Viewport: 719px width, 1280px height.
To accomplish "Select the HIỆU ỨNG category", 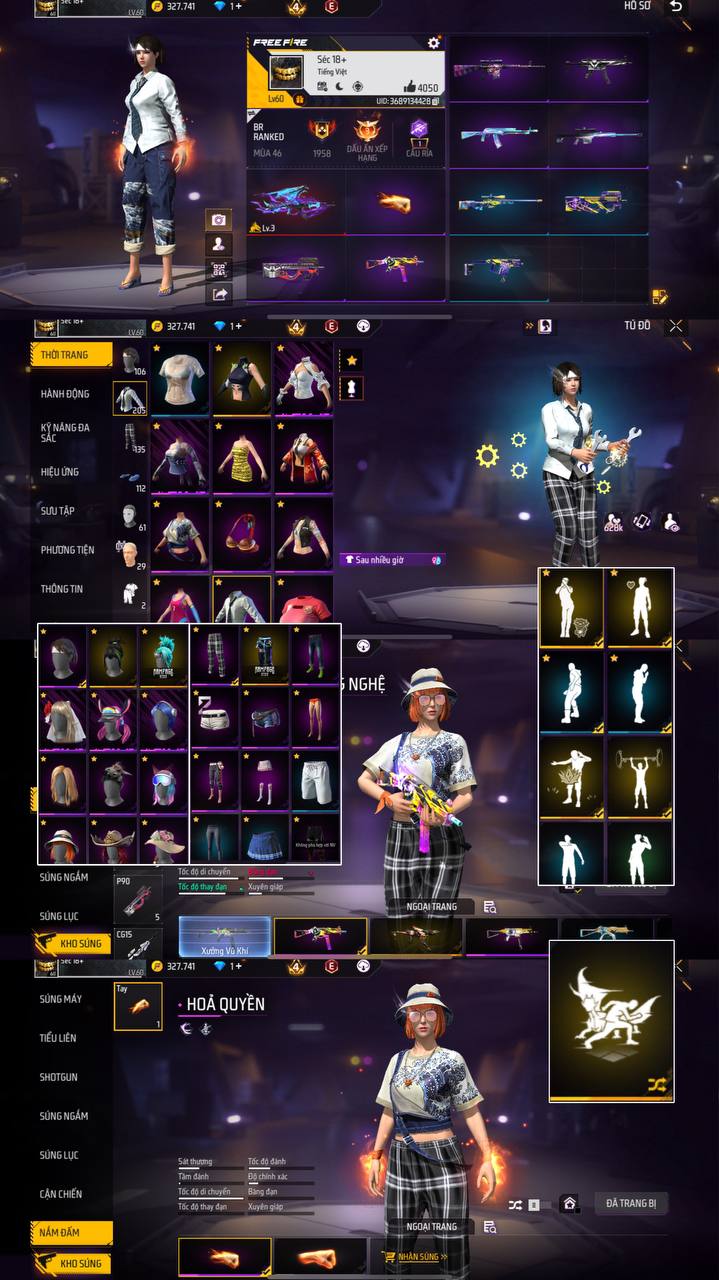I will coord(60,472).
